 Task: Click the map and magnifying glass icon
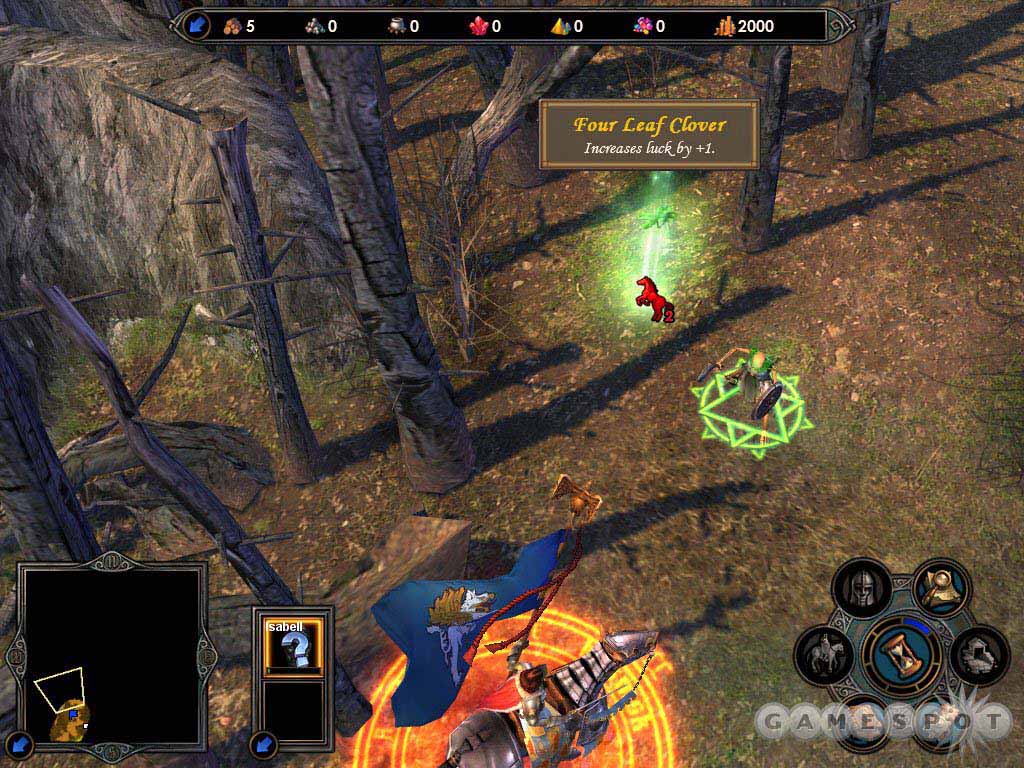[x=941, y=590]
